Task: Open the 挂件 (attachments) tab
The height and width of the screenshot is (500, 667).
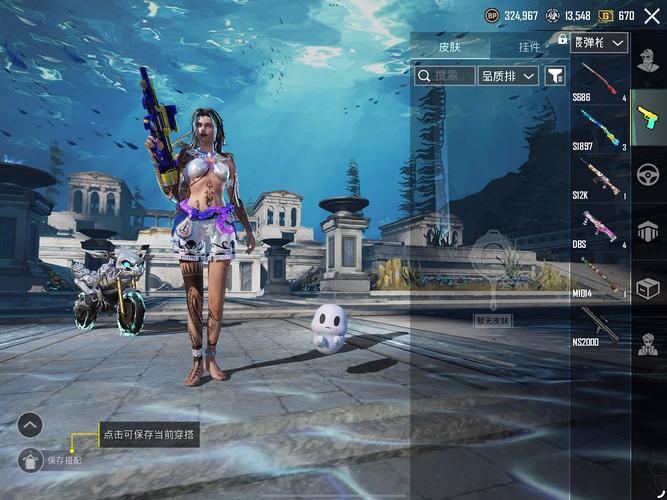Action: (529, 46)
